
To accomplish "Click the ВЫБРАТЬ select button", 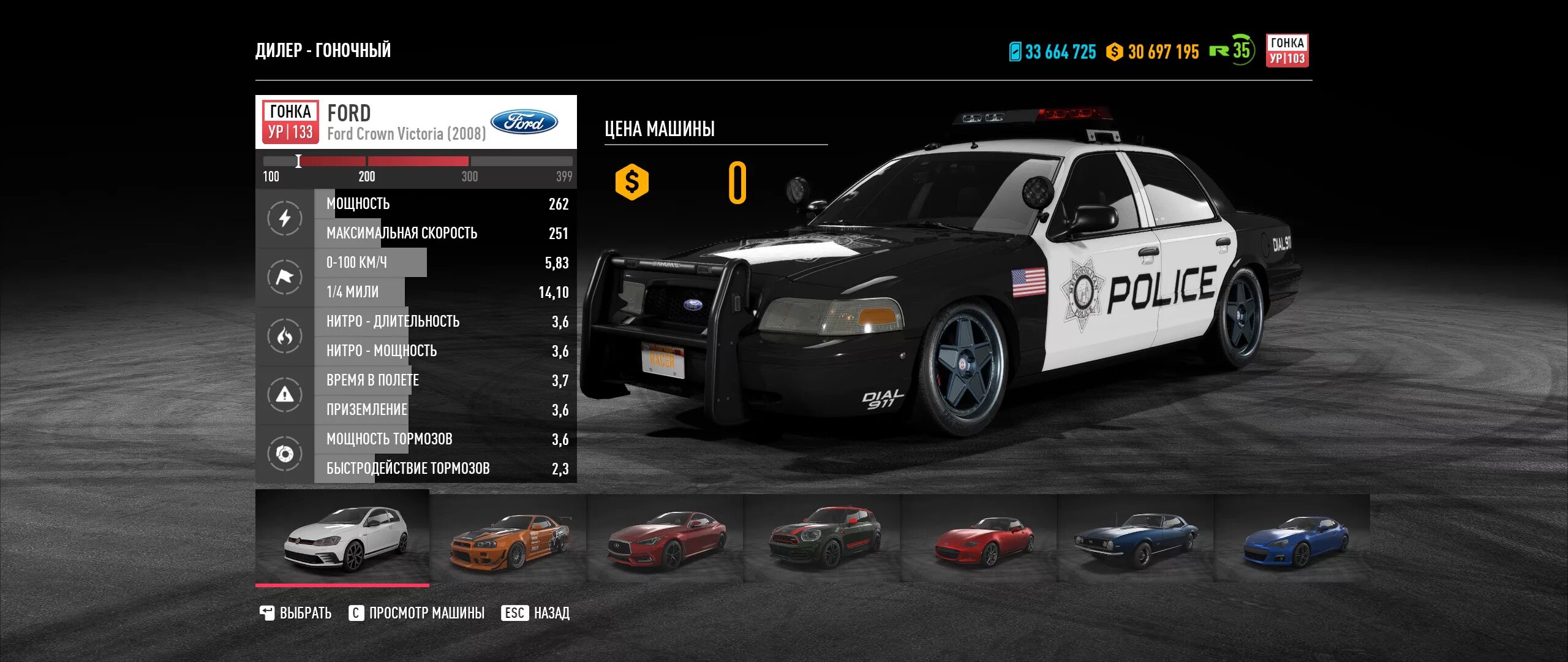I will [x=296, y=613].
